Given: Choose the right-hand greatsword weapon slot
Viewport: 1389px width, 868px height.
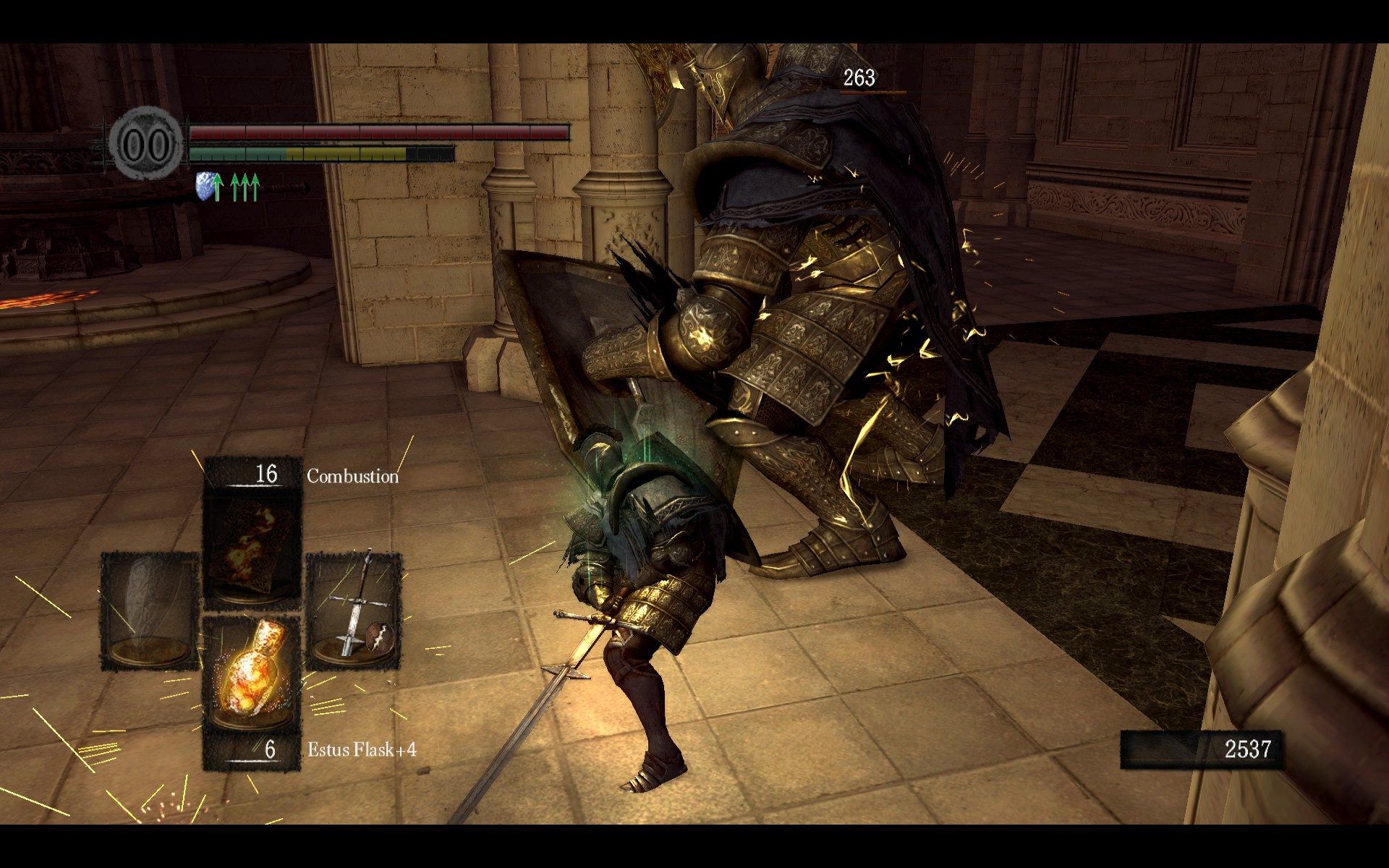Looking at the screenshot, I should point(354,611).
